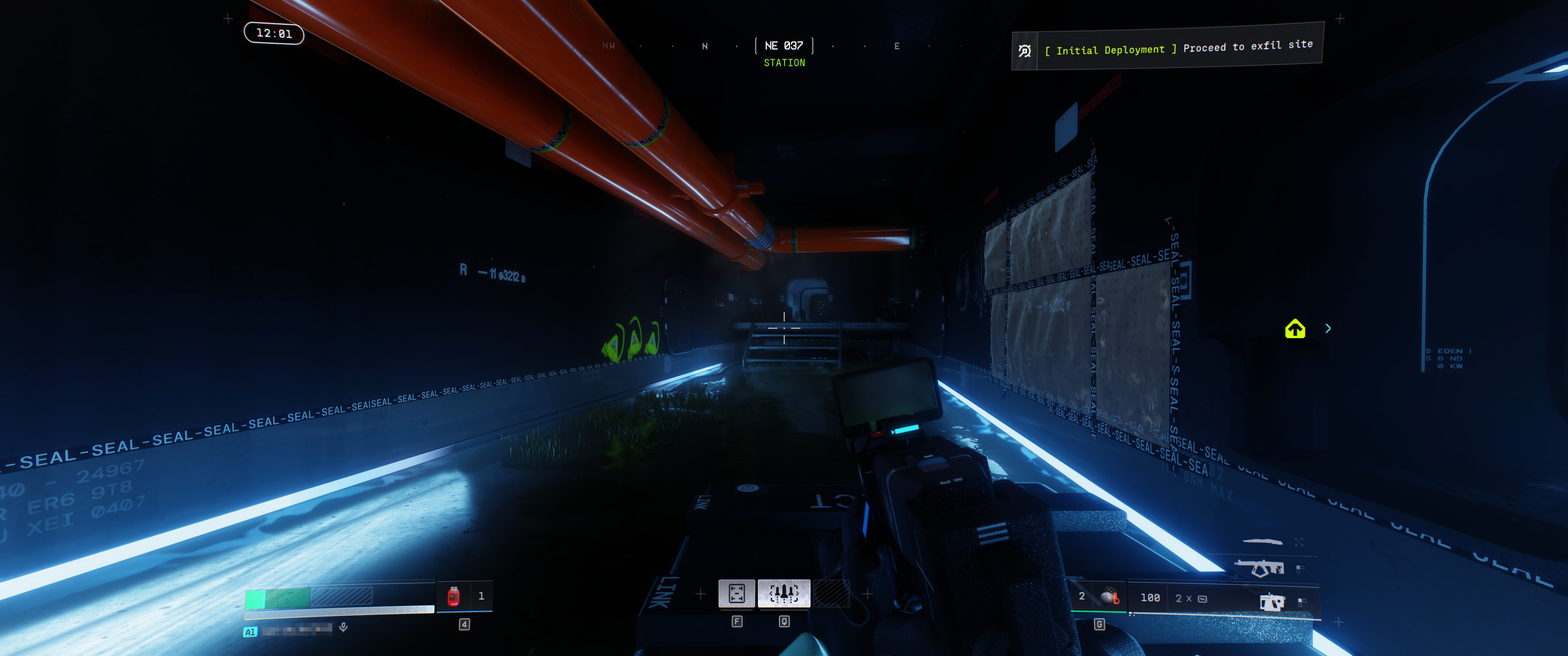Toggle the microphone icon by the player name
Viewport: 1568px width, 656px height.
(x=343, y=627)
